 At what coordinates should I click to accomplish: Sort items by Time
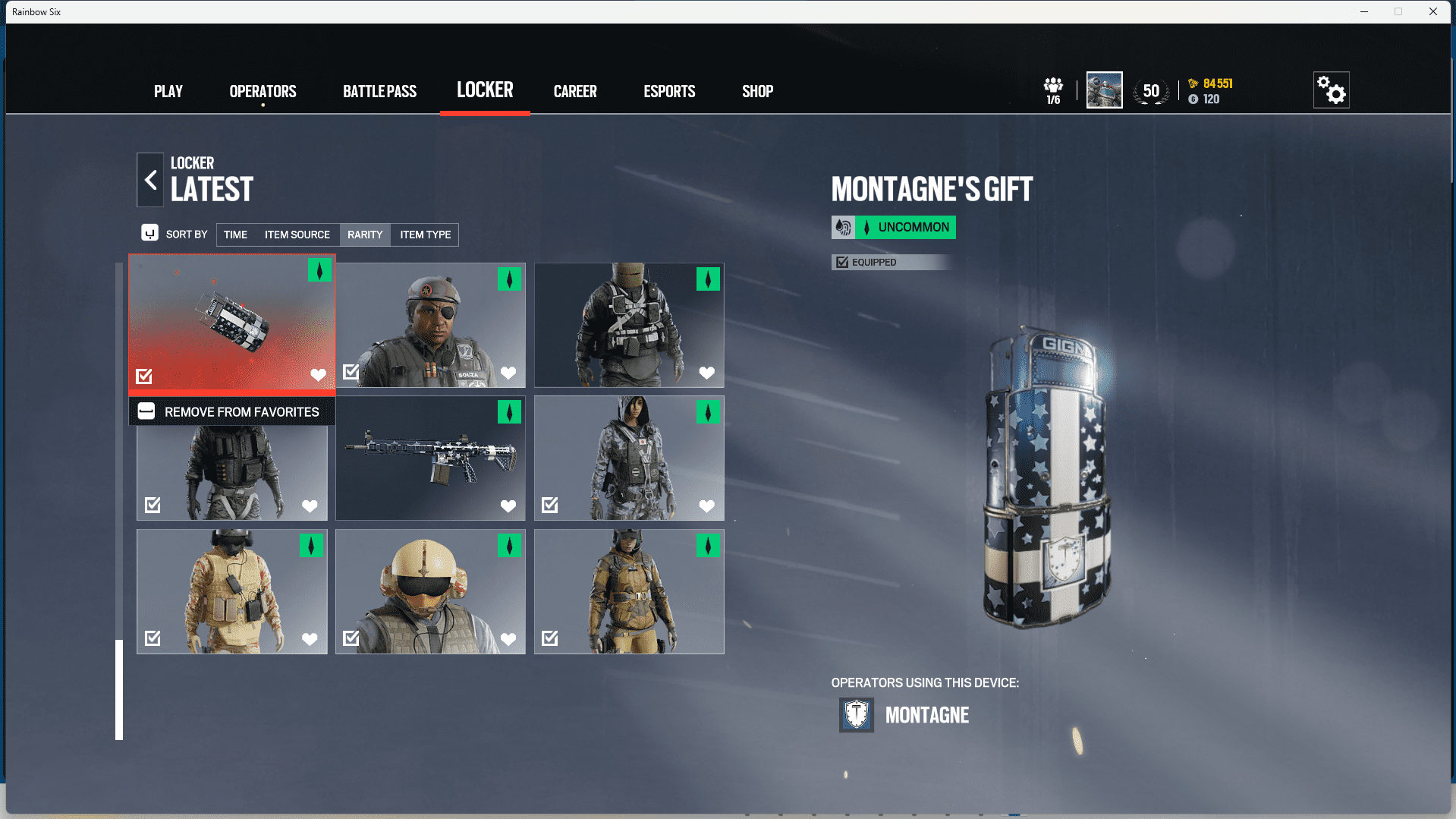(235, 235)
